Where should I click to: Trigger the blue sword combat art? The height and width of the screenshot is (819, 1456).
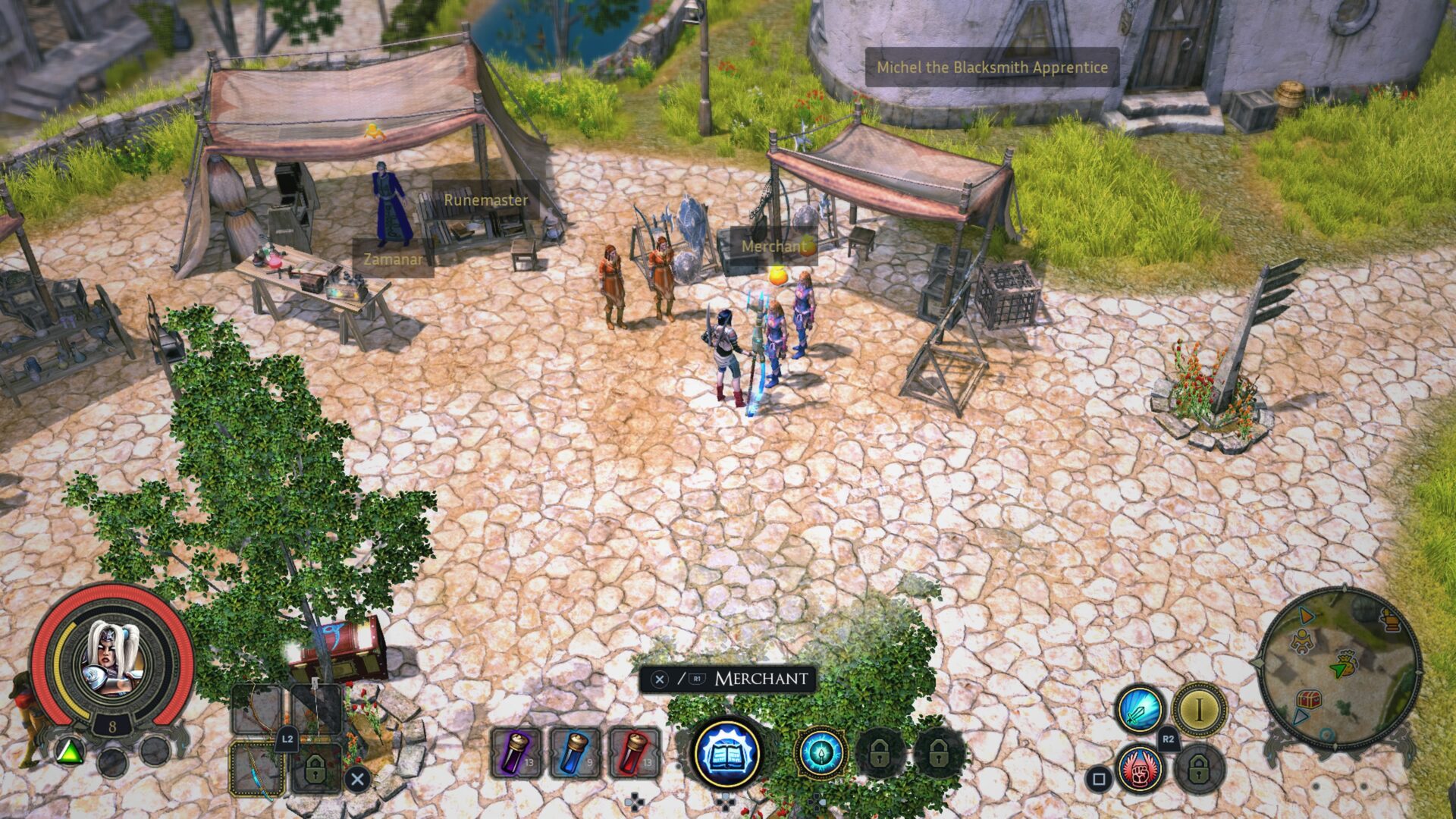tap(1139, 710)
